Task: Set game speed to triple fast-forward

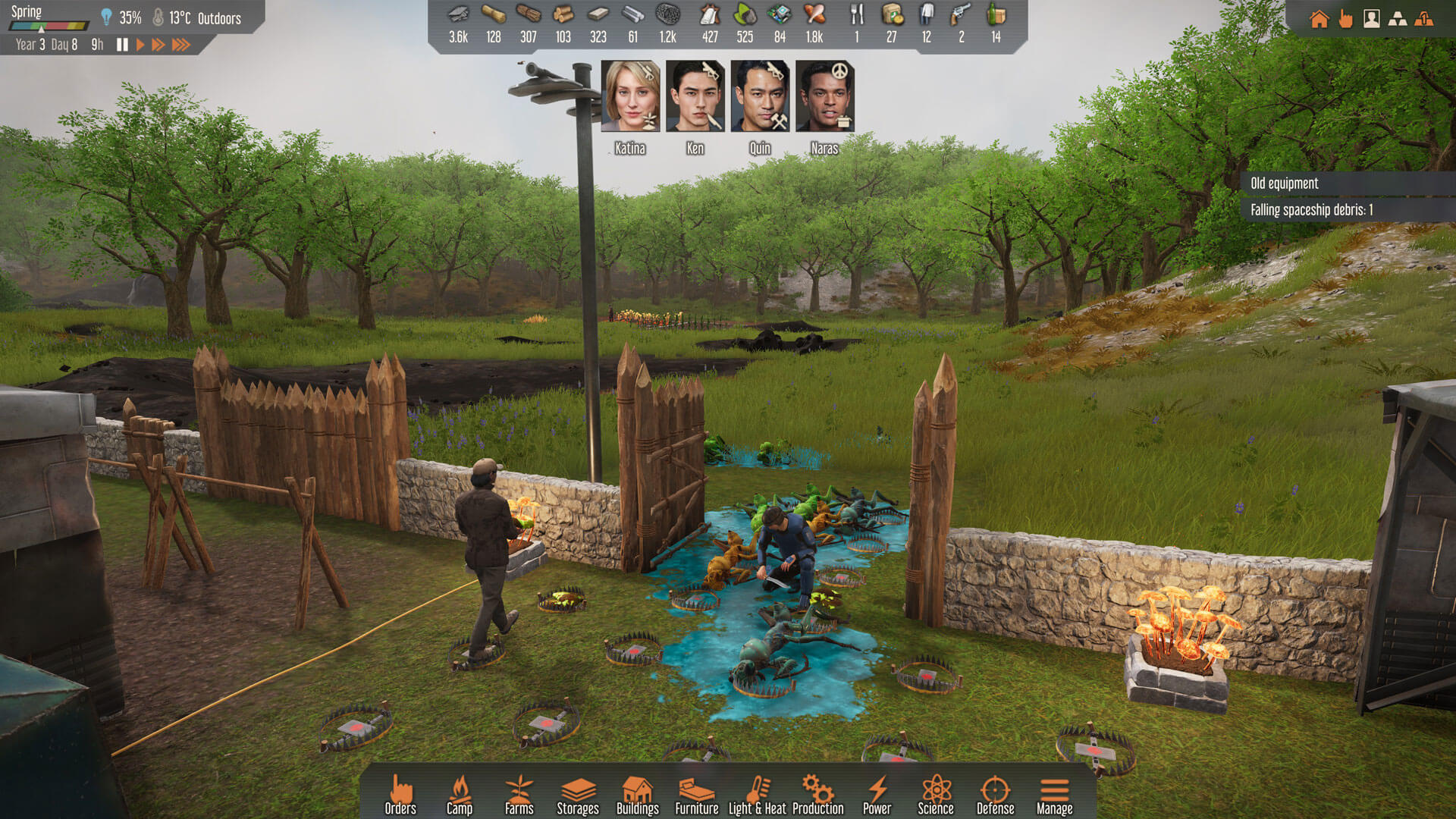Action: click(x=180, y=45)
